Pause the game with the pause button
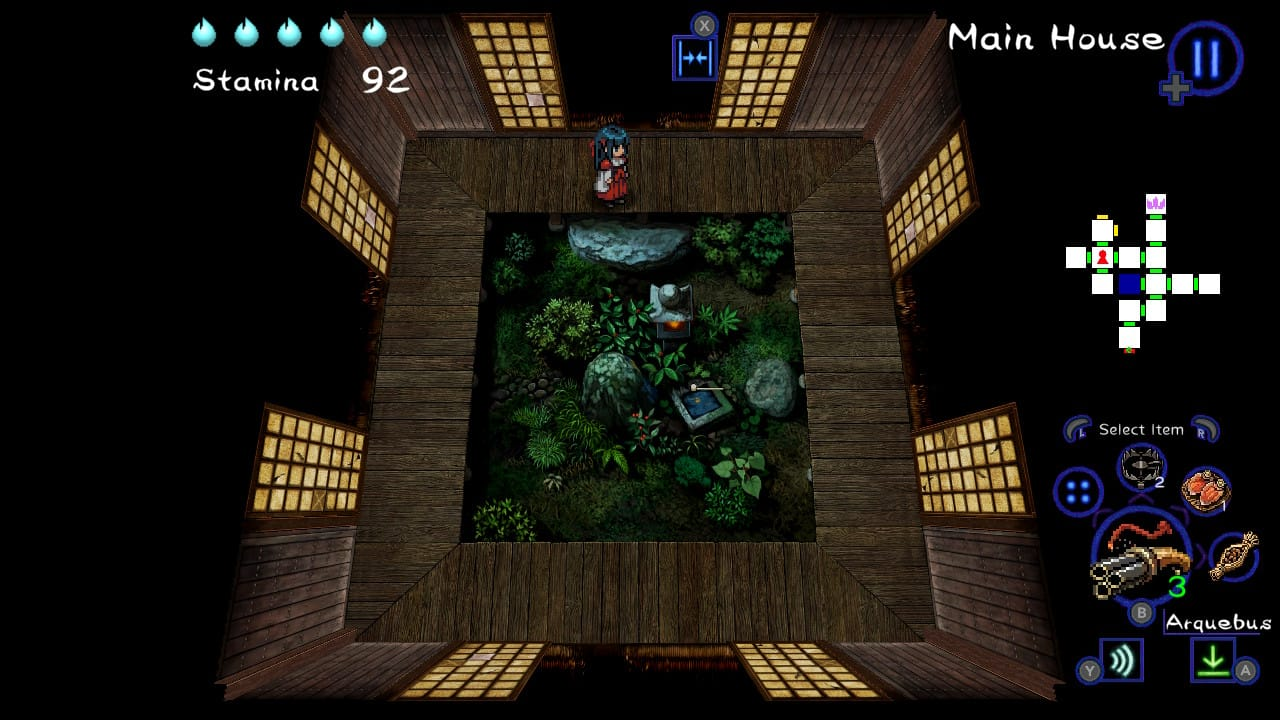The height and width of the screenshot is (720, 1280). point(1205,58)
